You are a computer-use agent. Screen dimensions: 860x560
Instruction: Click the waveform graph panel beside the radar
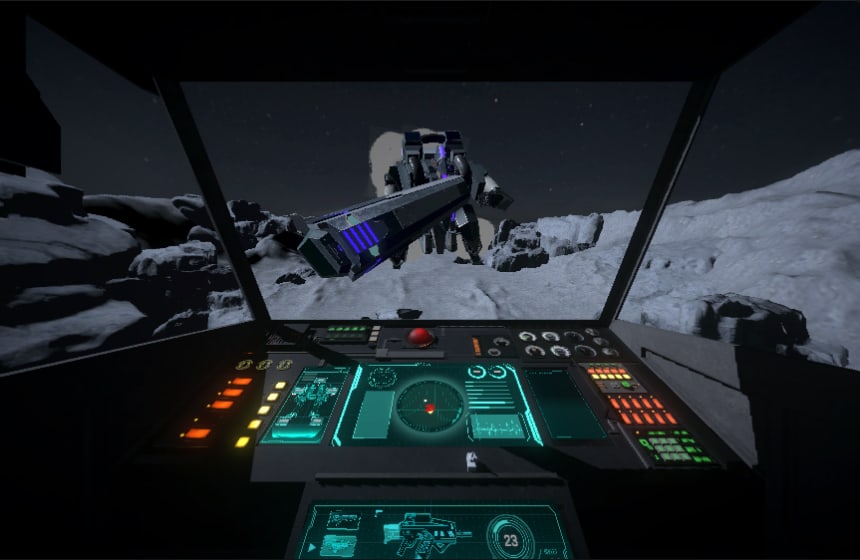point(496,425)
